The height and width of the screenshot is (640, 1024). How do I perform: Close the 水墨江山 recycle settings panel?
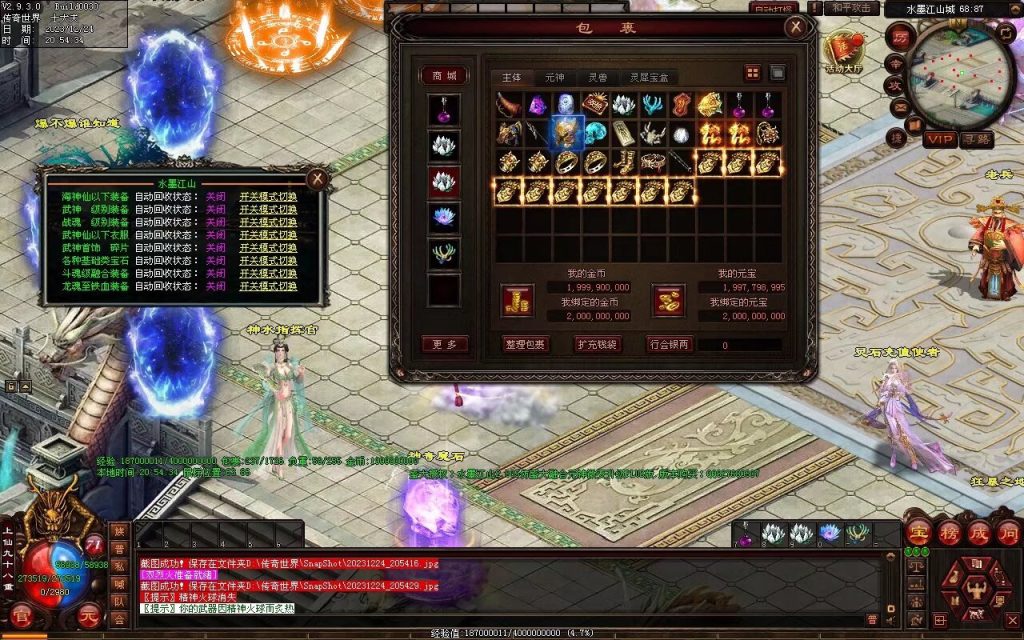317,180
